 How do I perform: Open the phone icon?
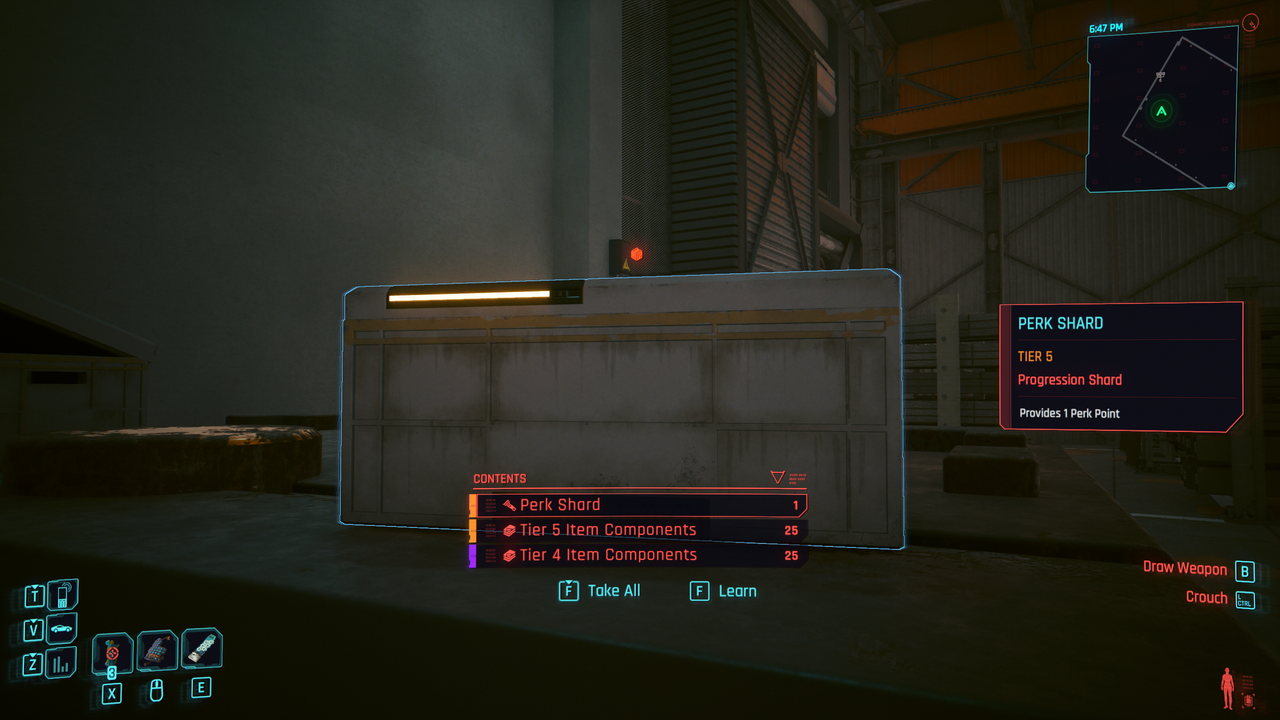[62, 596]
